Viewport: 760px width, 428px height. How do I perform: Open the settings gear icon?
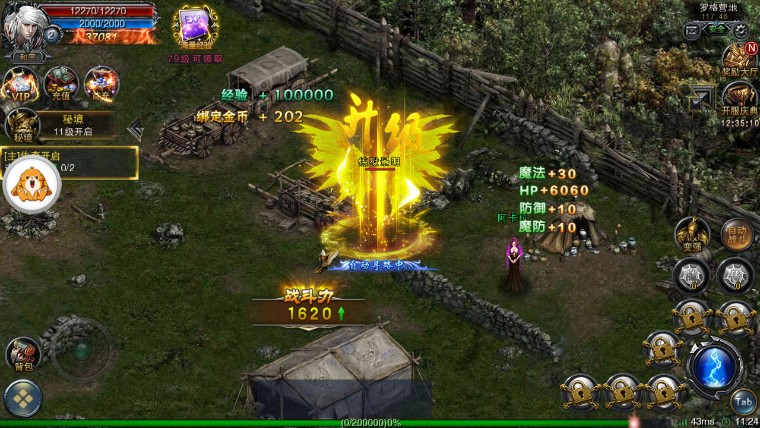click(x=742, y=31)
